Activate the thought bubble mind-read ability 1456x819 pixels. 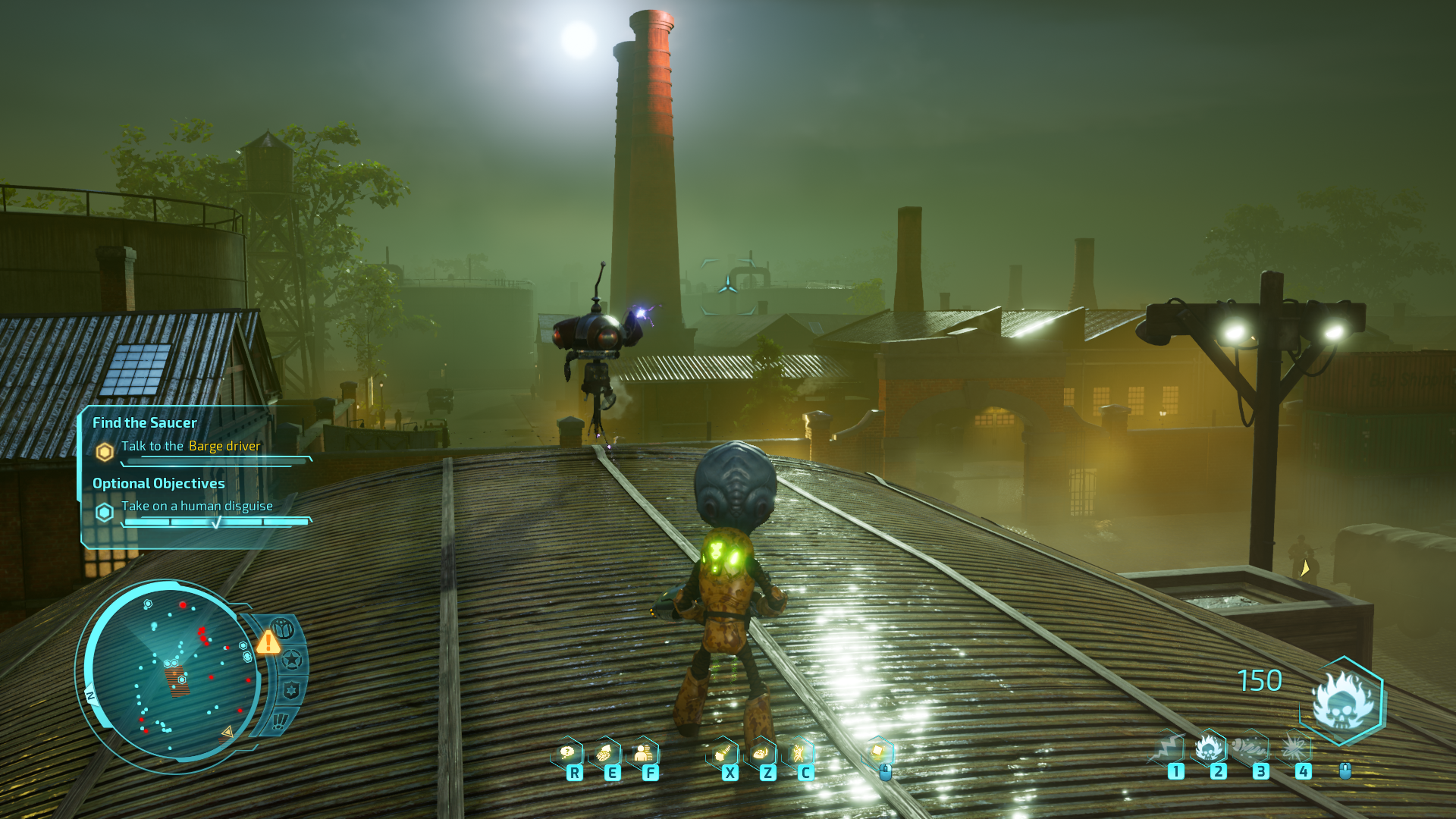coord(567,753)
